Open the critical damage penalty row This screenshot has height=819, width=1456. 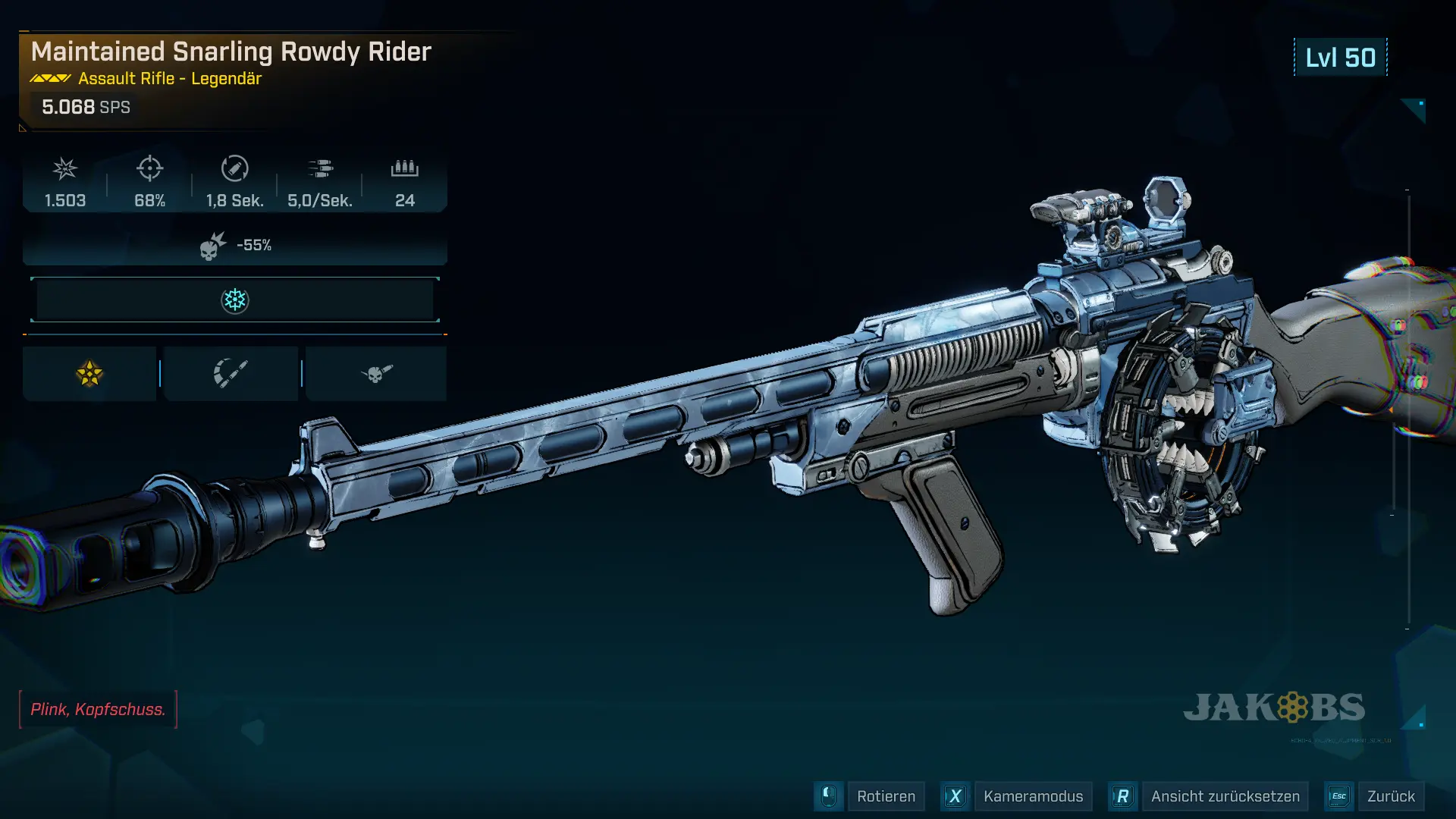[x=235, y=245]
